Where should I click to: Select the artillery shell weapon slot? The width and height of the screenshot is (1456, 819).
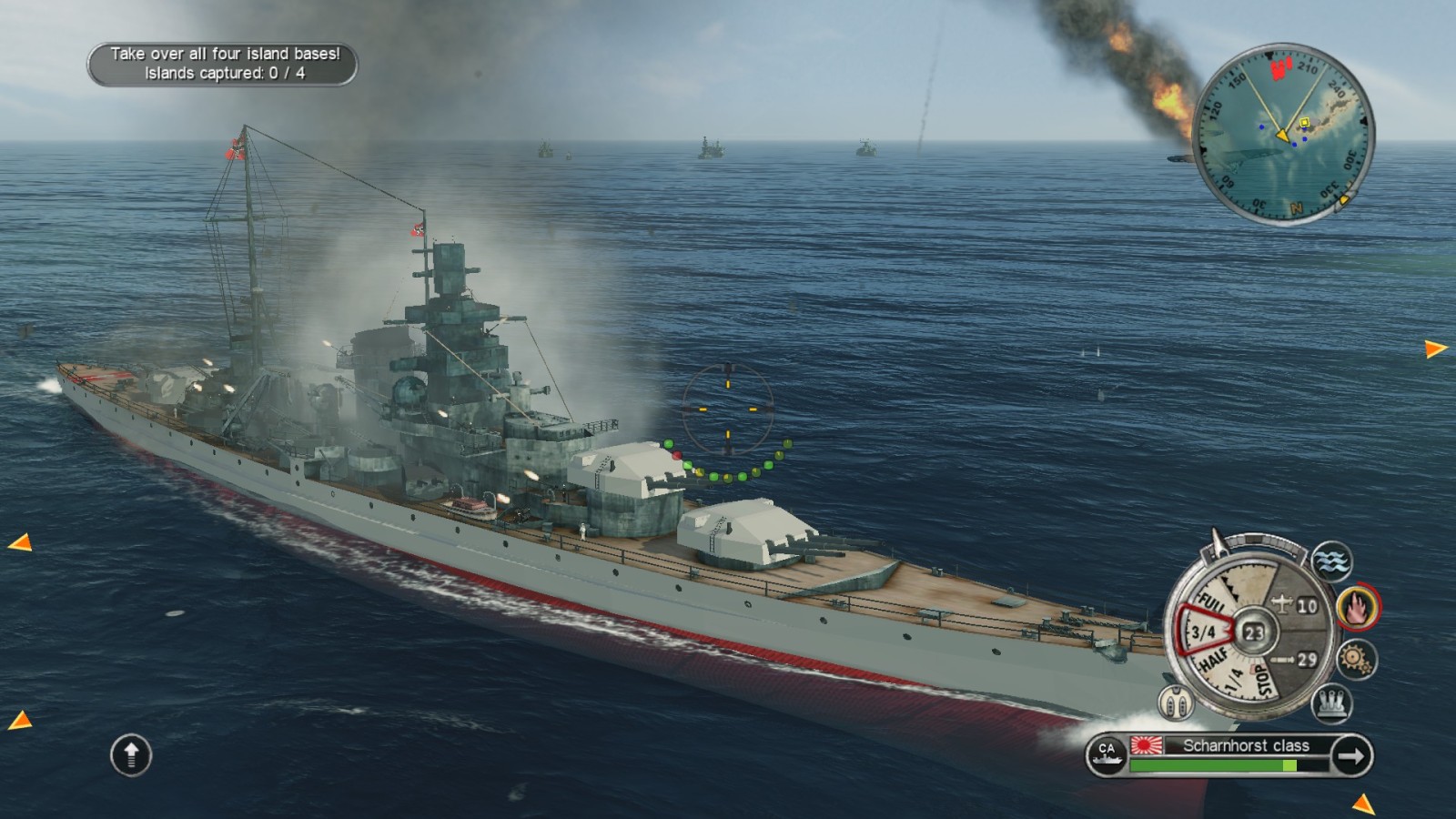[x=1296, y=659]
